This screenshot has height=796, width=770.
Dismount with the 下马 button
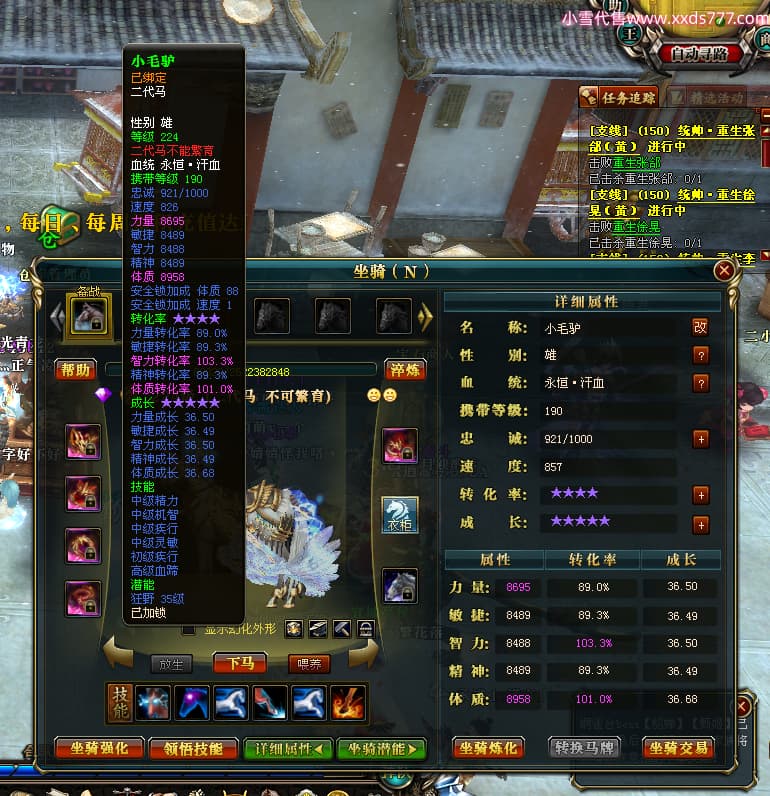click(x=239, y=663)
